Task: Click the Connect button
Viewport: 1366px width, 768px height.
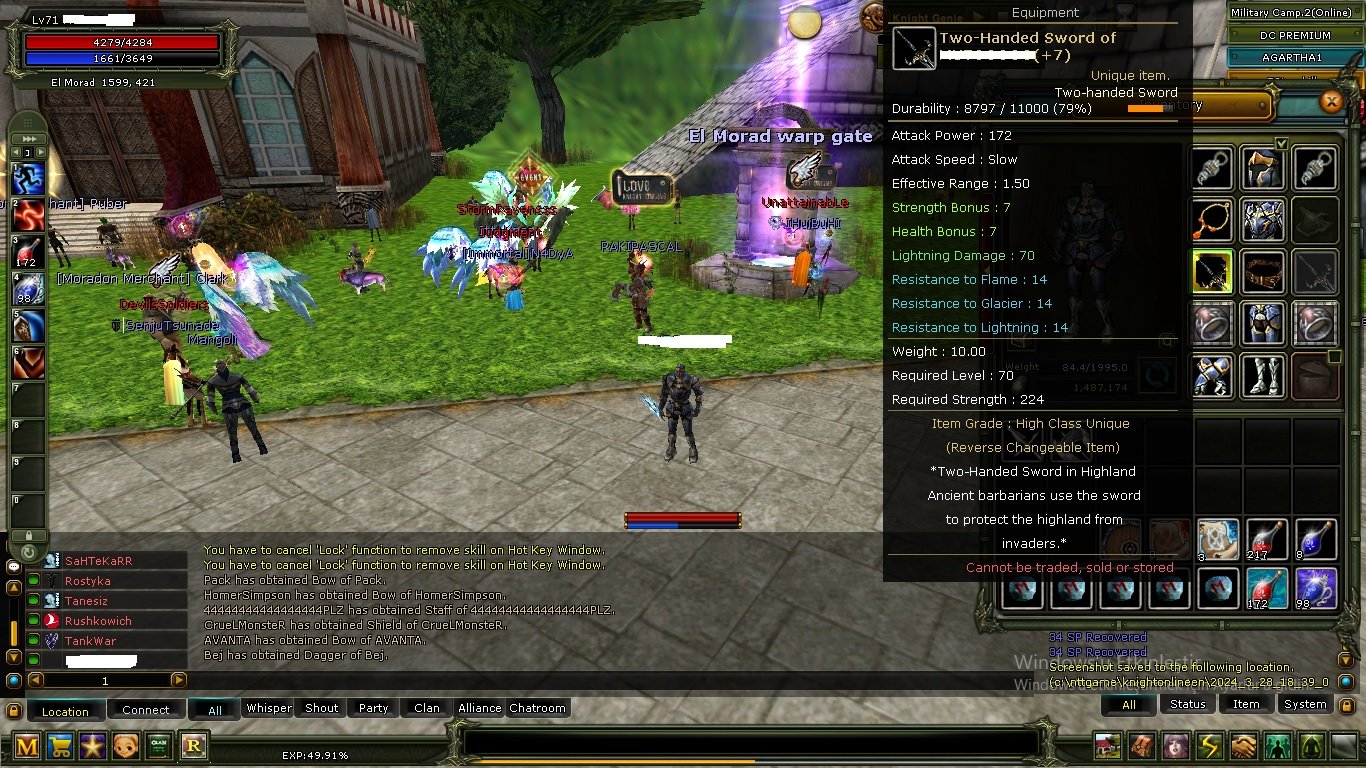Action: click(x=146, y=709)
